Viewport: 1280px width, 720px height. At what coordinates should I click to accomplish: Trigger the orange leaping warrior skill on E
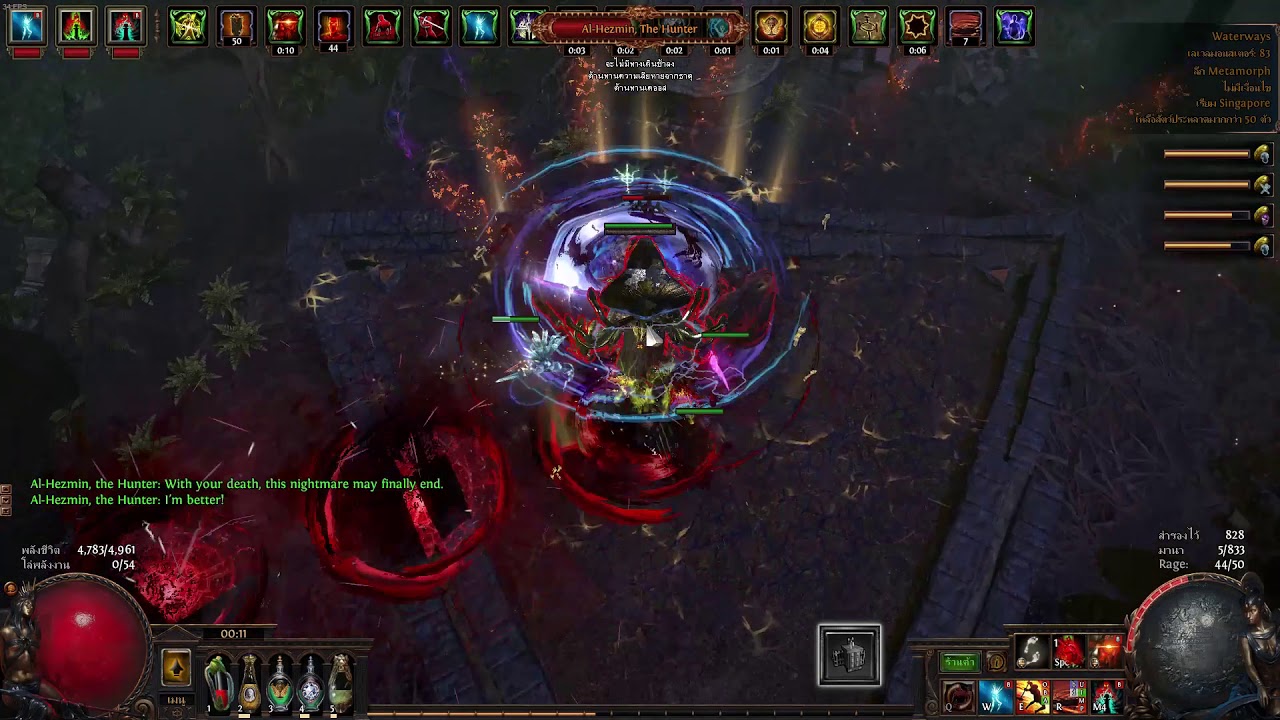pos(1032,696)
